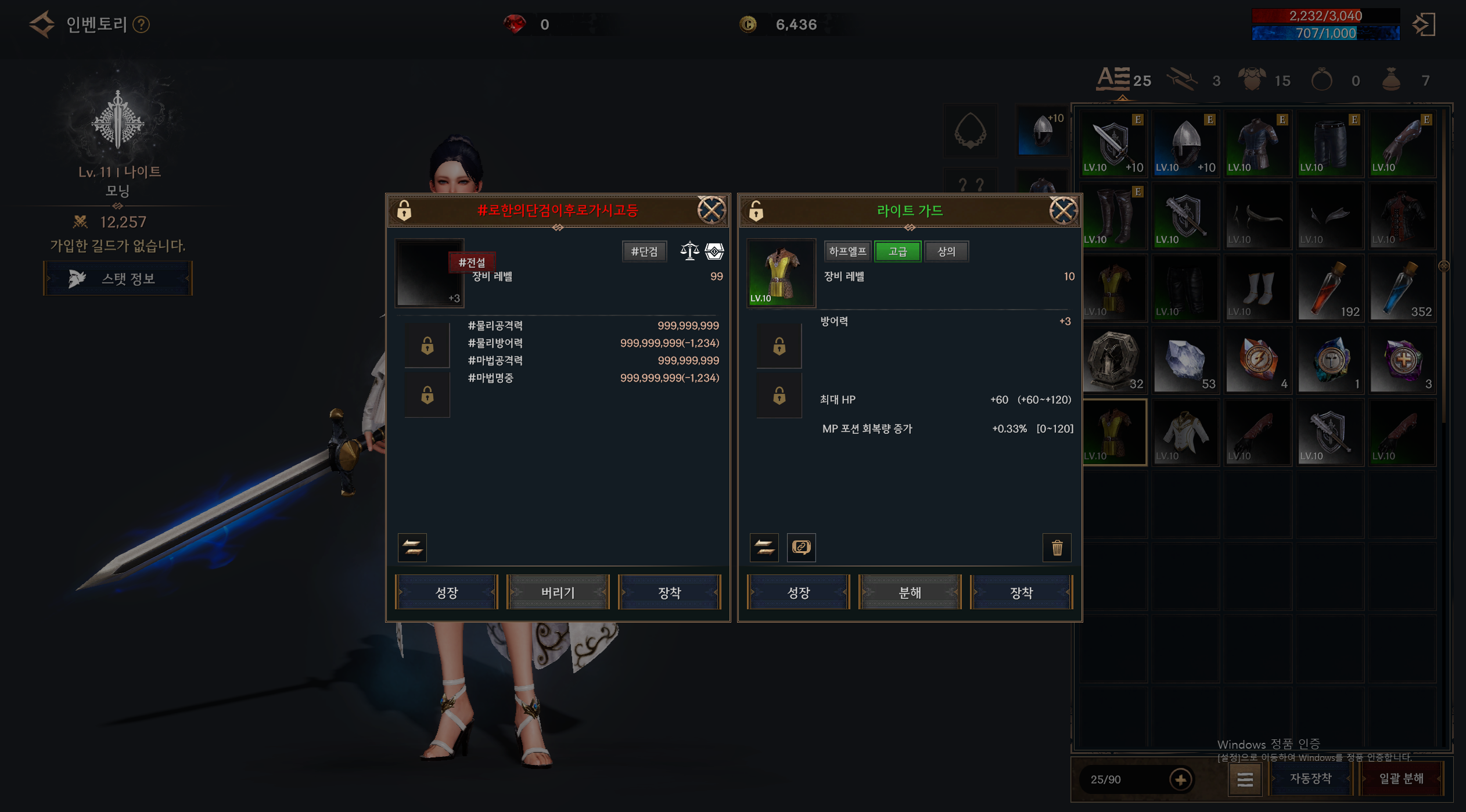Click the link icon in Light Guard panel
Screen dimensions: 1466x812
click(801, 547)
